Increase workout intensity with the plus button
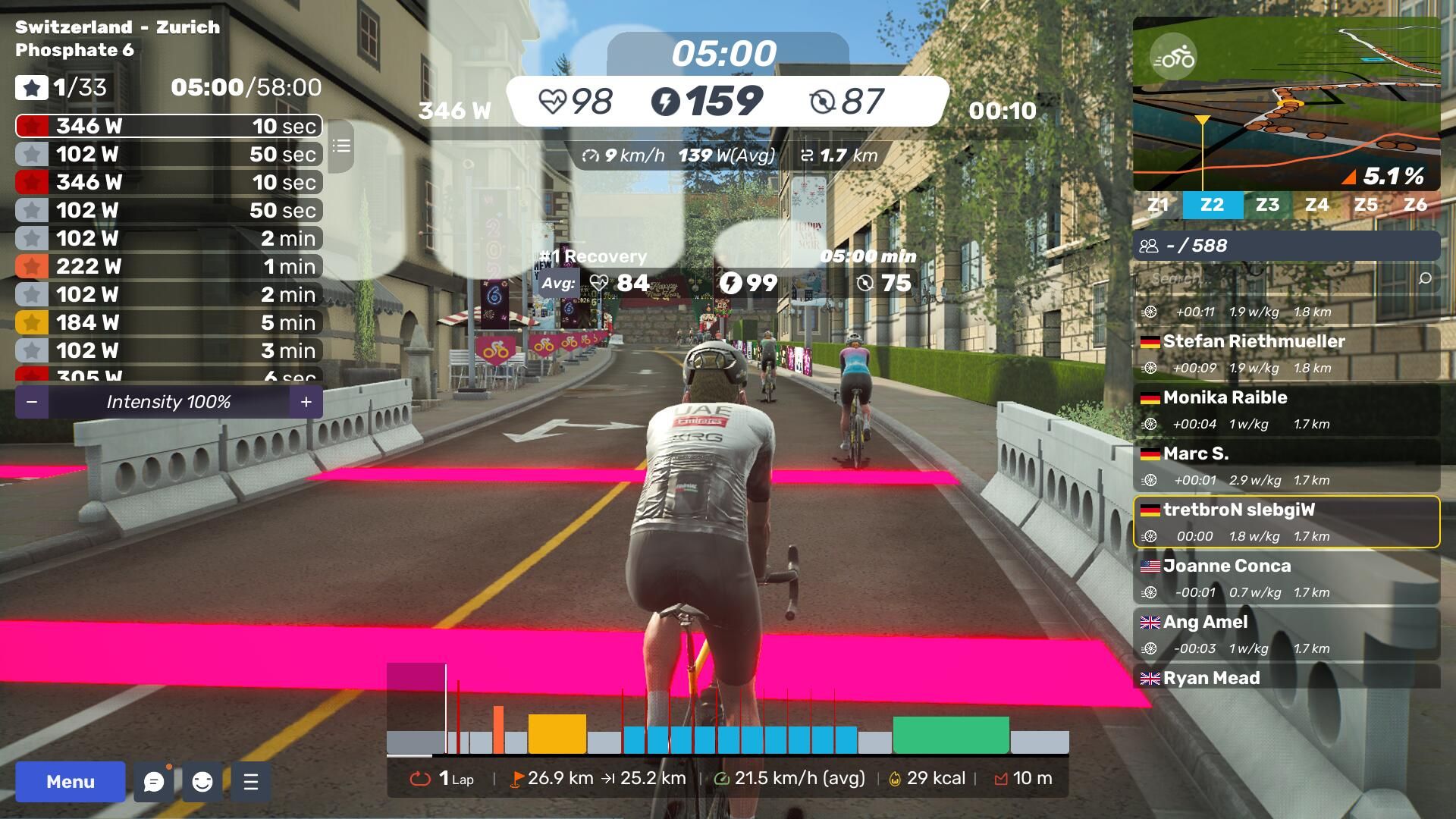 (306, 402)
